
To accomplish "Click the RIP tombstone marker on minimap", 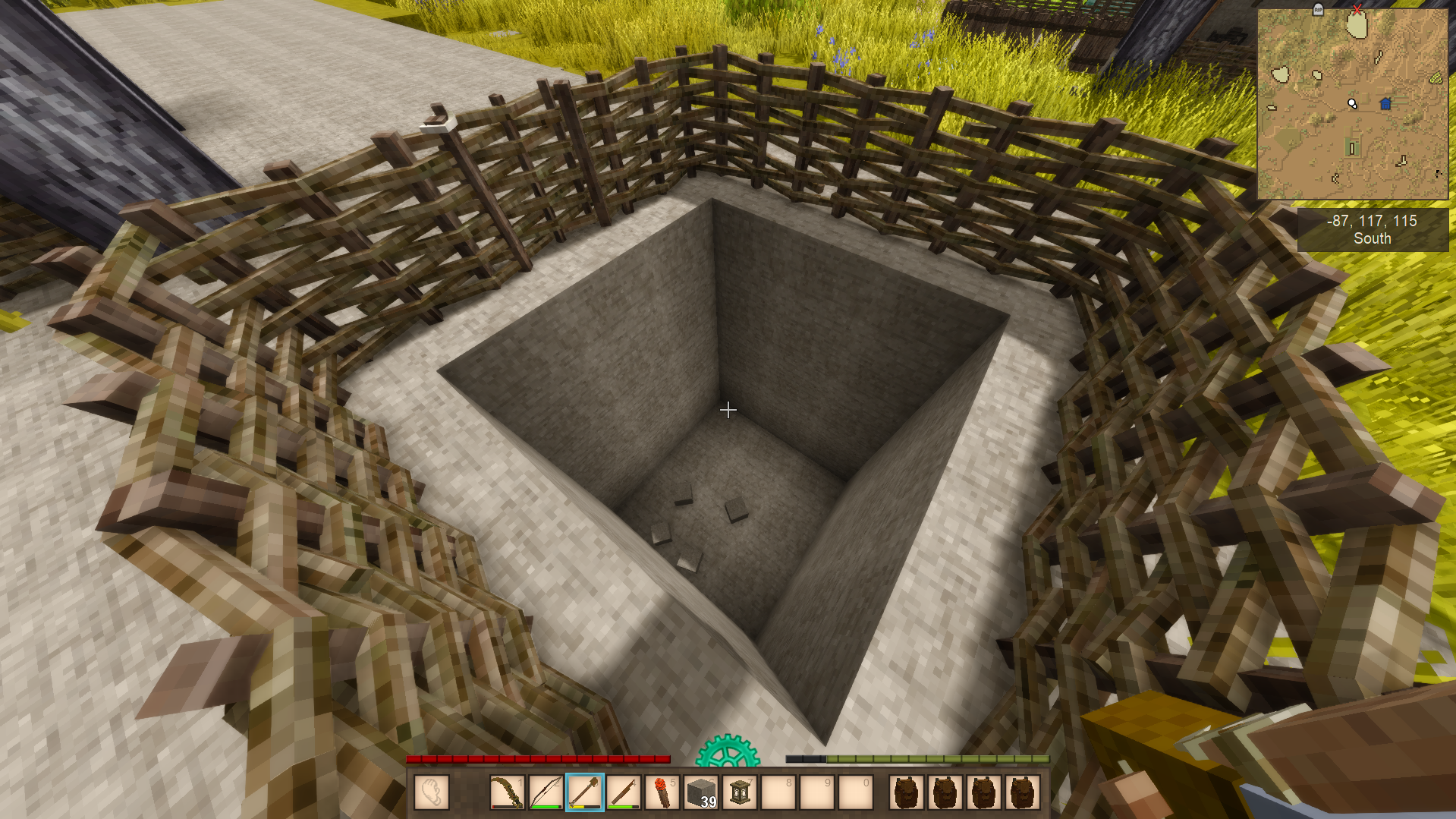I will click(1318, 9).
